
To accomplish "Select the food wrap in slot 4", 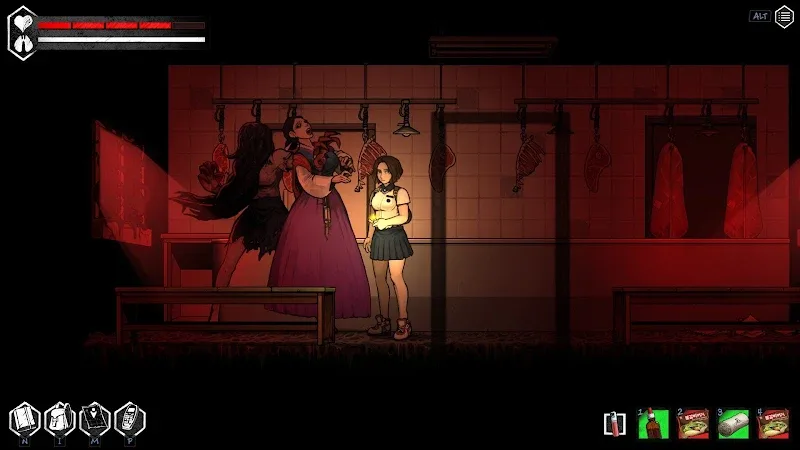I will click(773, 424).
